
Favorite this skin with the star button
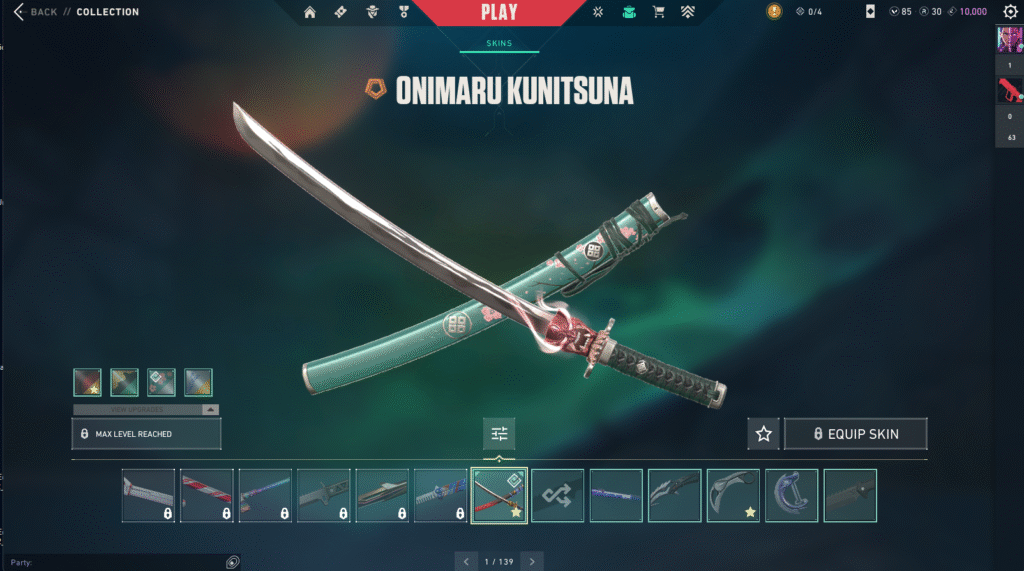764,434
